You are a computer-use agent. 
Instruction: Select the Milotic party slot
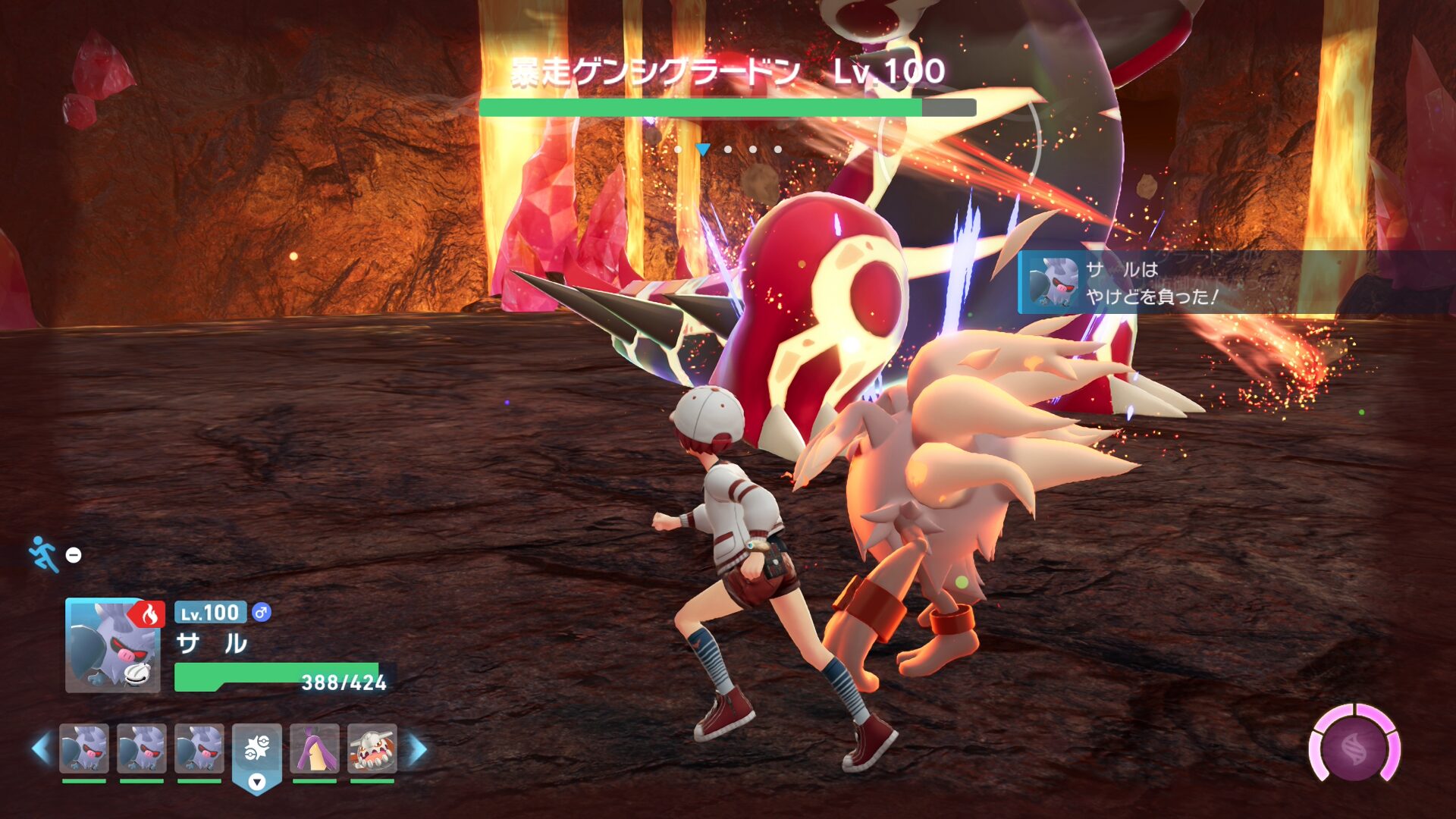click(x=314, y=748)
